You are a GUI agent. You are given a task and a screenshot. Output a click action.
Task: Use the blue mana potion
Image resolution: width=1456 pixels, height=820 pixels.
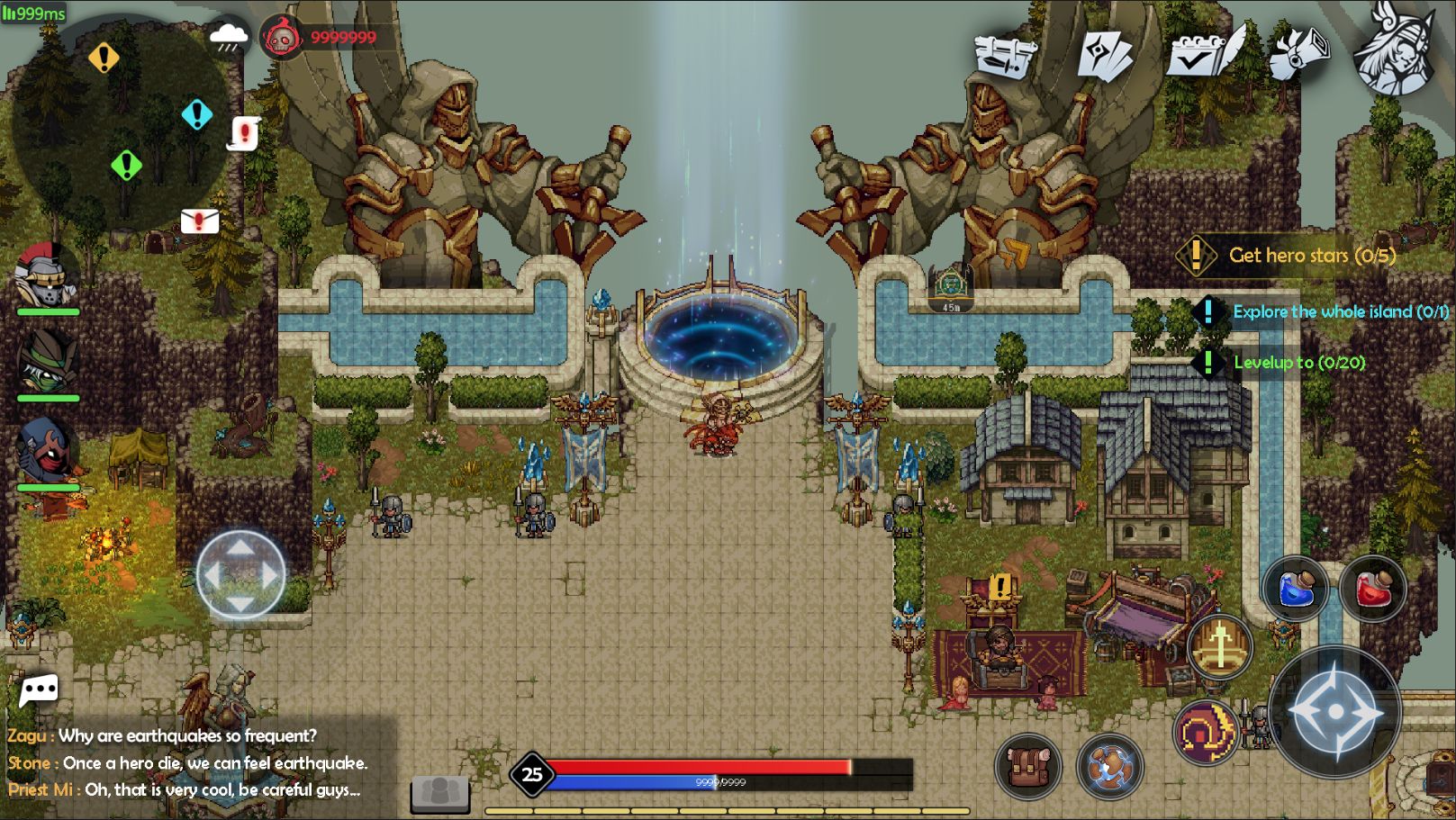click(x=1295, y=590)
